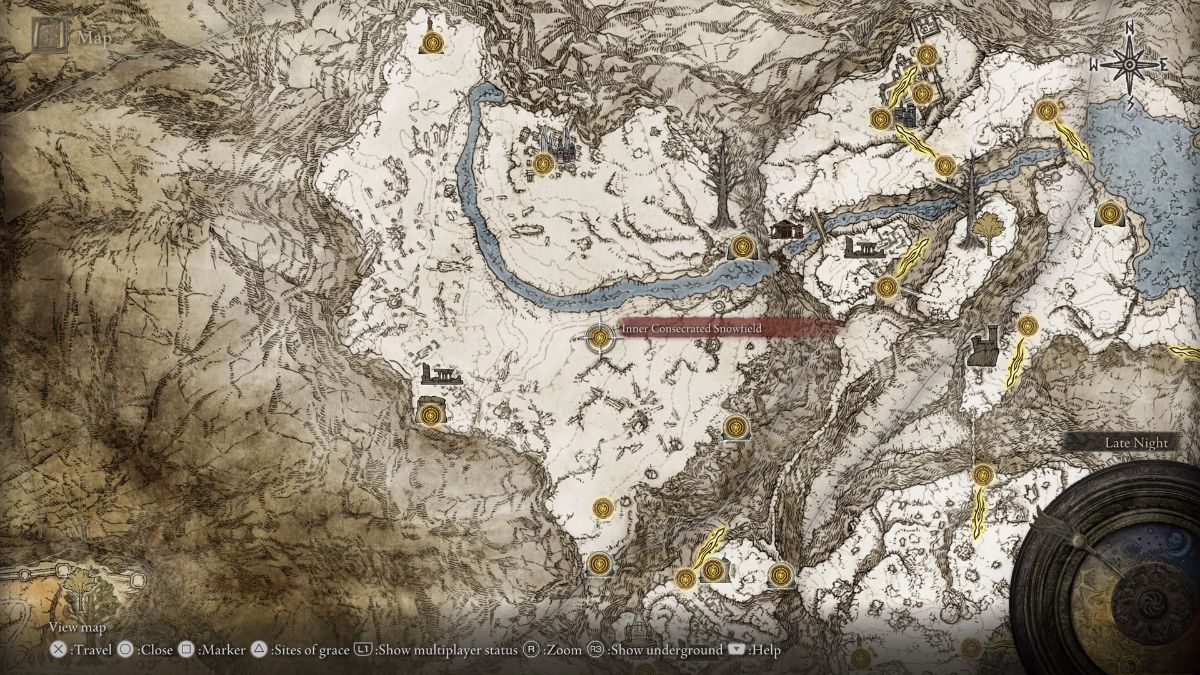Choose the grace inside the spired town ruins
Screen dimensions: 1200x675
[543, 164]
